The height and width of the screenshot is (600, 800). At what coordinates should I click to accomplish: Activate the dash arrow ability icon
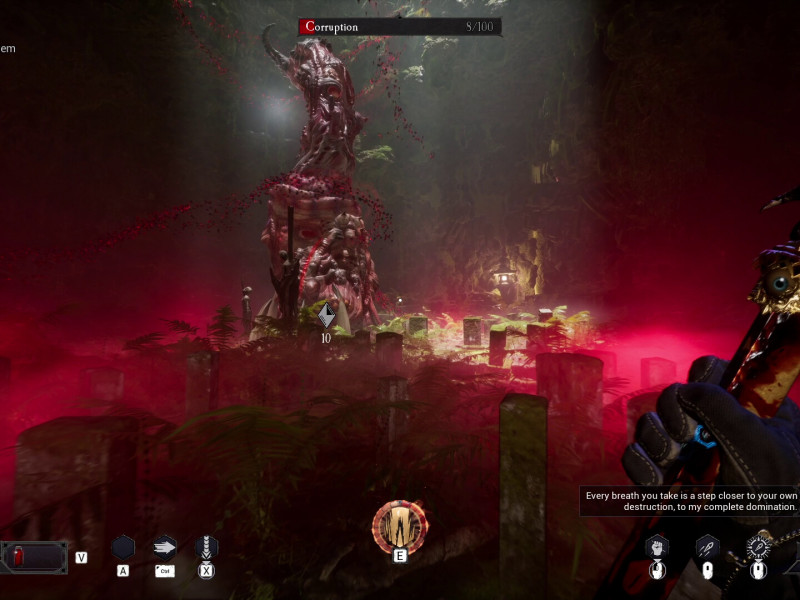click(165, 547)
